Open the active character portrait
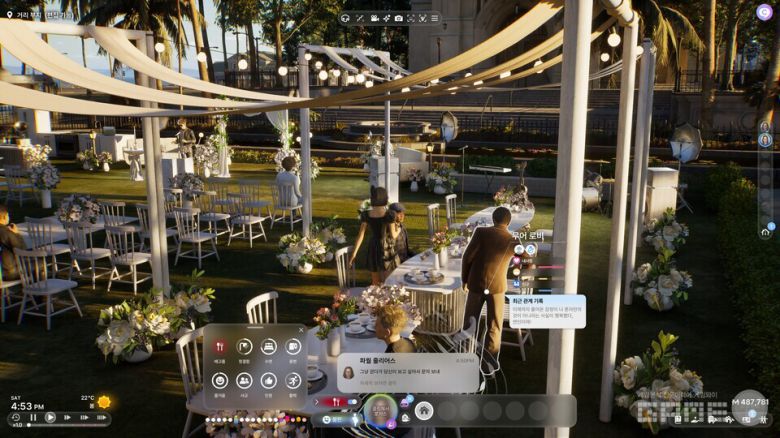 point(380,410)
